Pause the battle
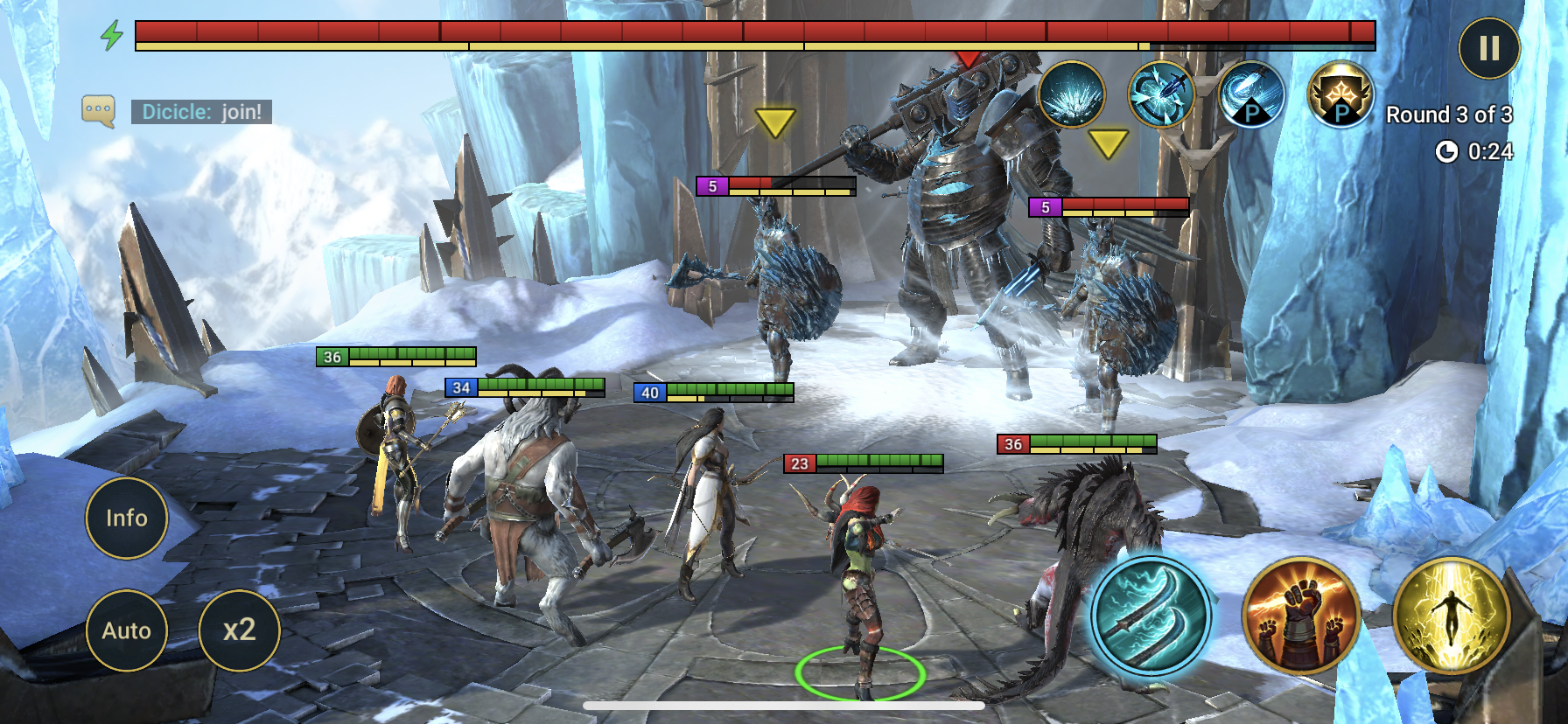This screenshot has height=724, width=1568. 1489,49
